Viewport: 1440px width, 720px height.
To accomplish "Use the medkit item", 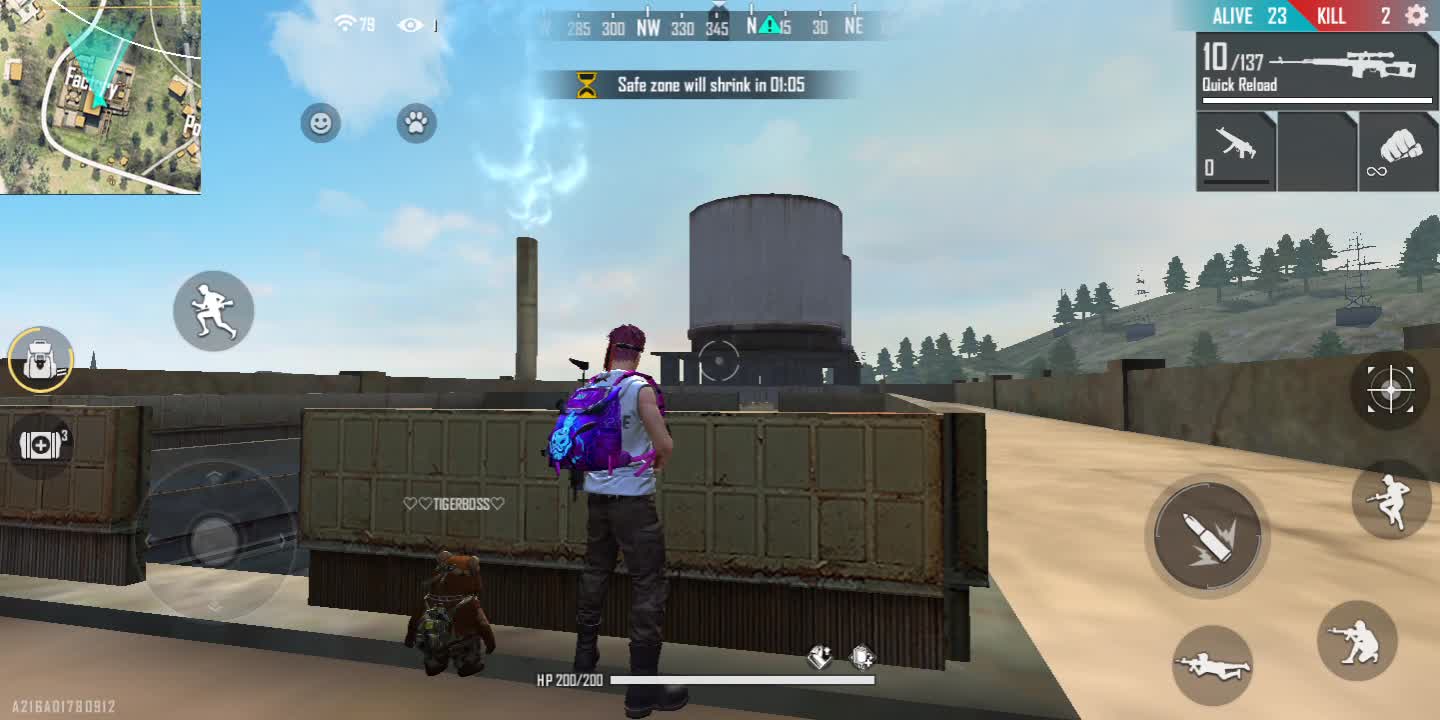I will (41, 445).
